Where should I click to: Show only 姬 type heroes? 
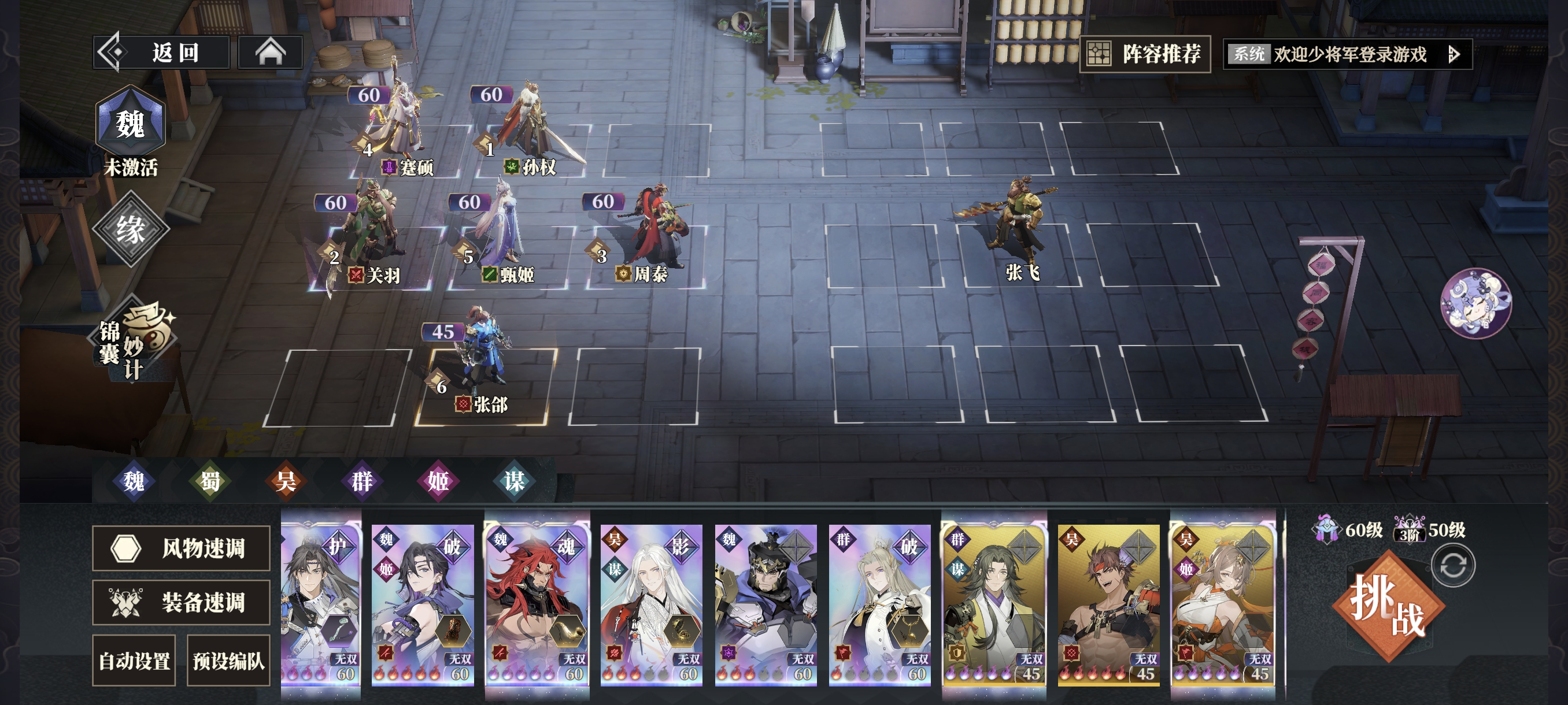[438, 481]
